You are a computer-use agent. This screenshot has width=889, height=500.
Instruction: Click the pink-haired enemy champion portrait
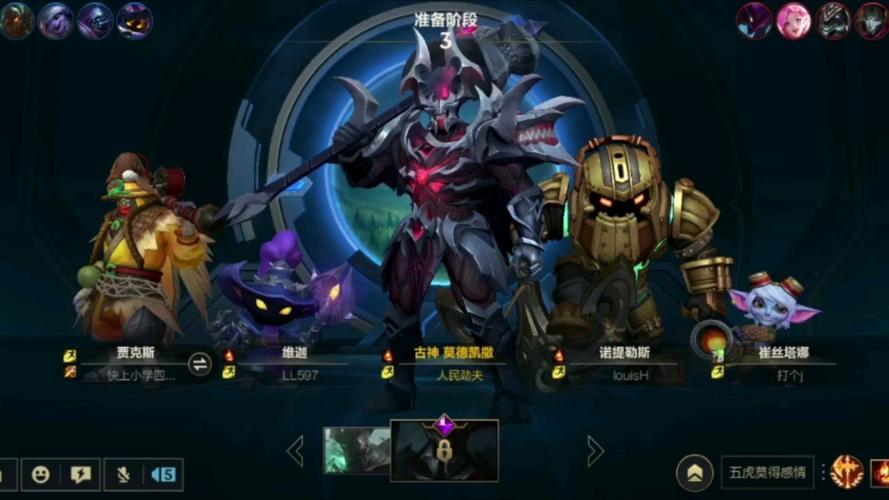coord(794,20)
